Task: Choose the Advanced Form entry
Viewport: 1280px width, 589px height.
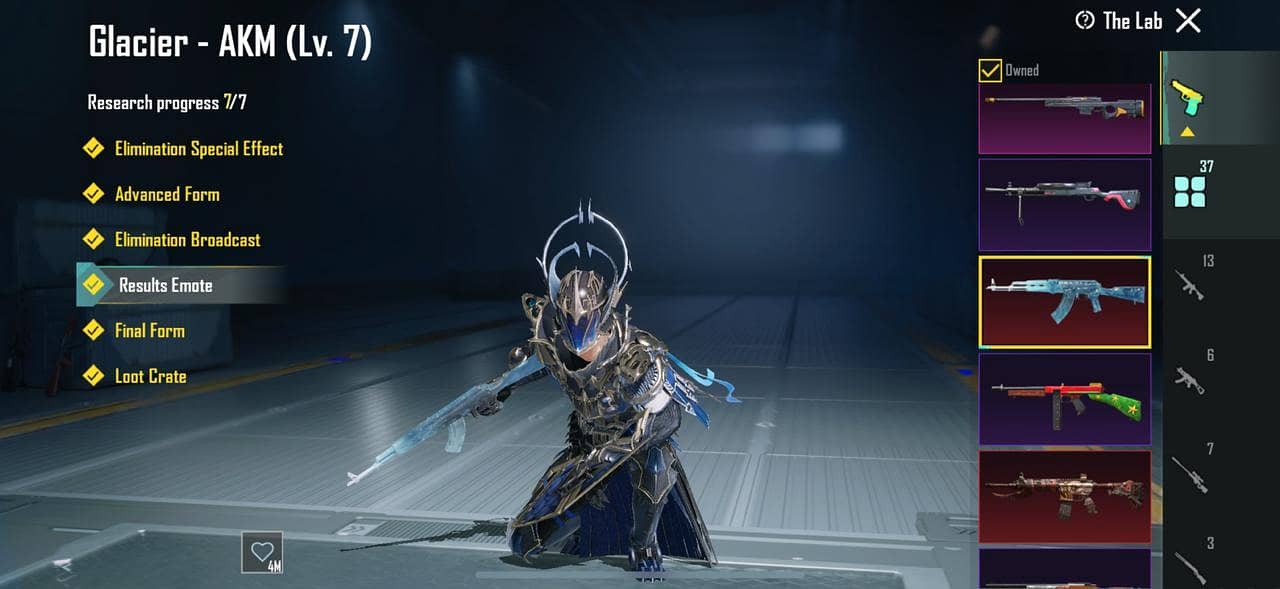Action: click(x=166, y=194)
